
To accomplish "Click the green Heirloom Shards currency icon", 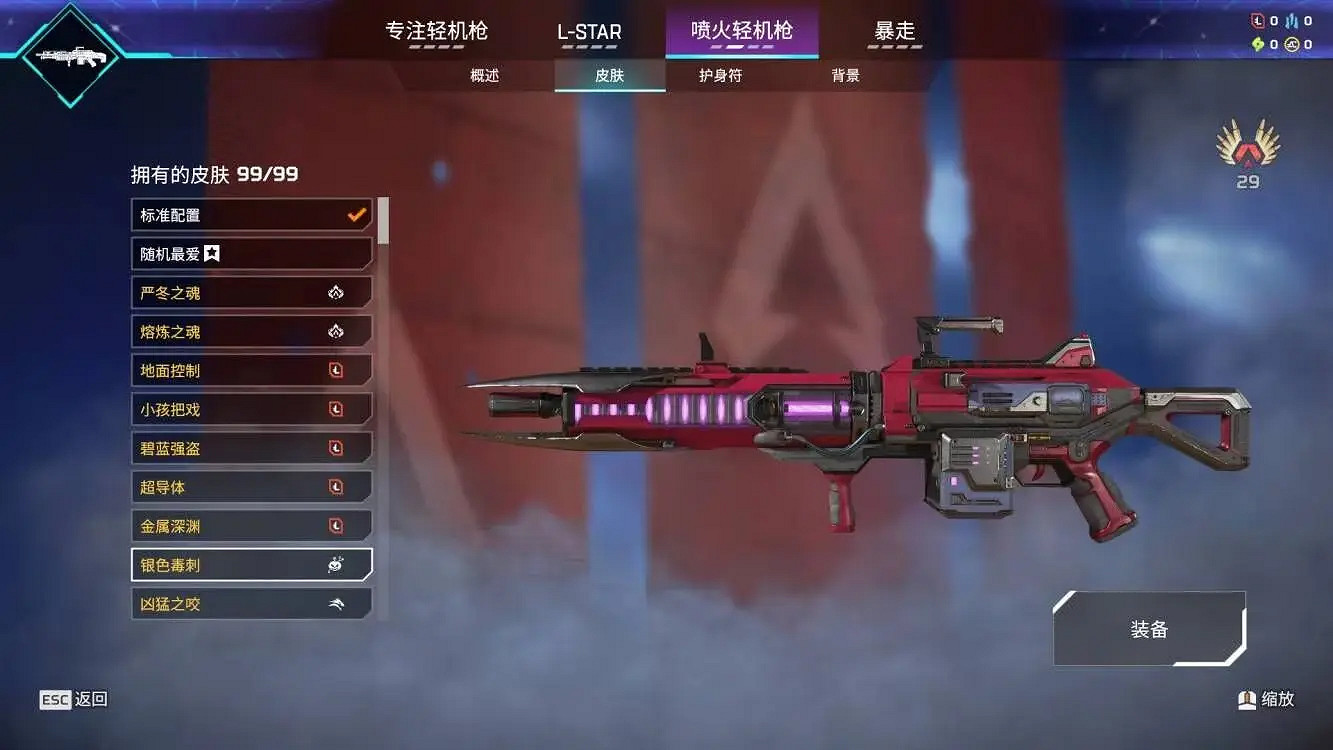I will (x=1260, y=44).
